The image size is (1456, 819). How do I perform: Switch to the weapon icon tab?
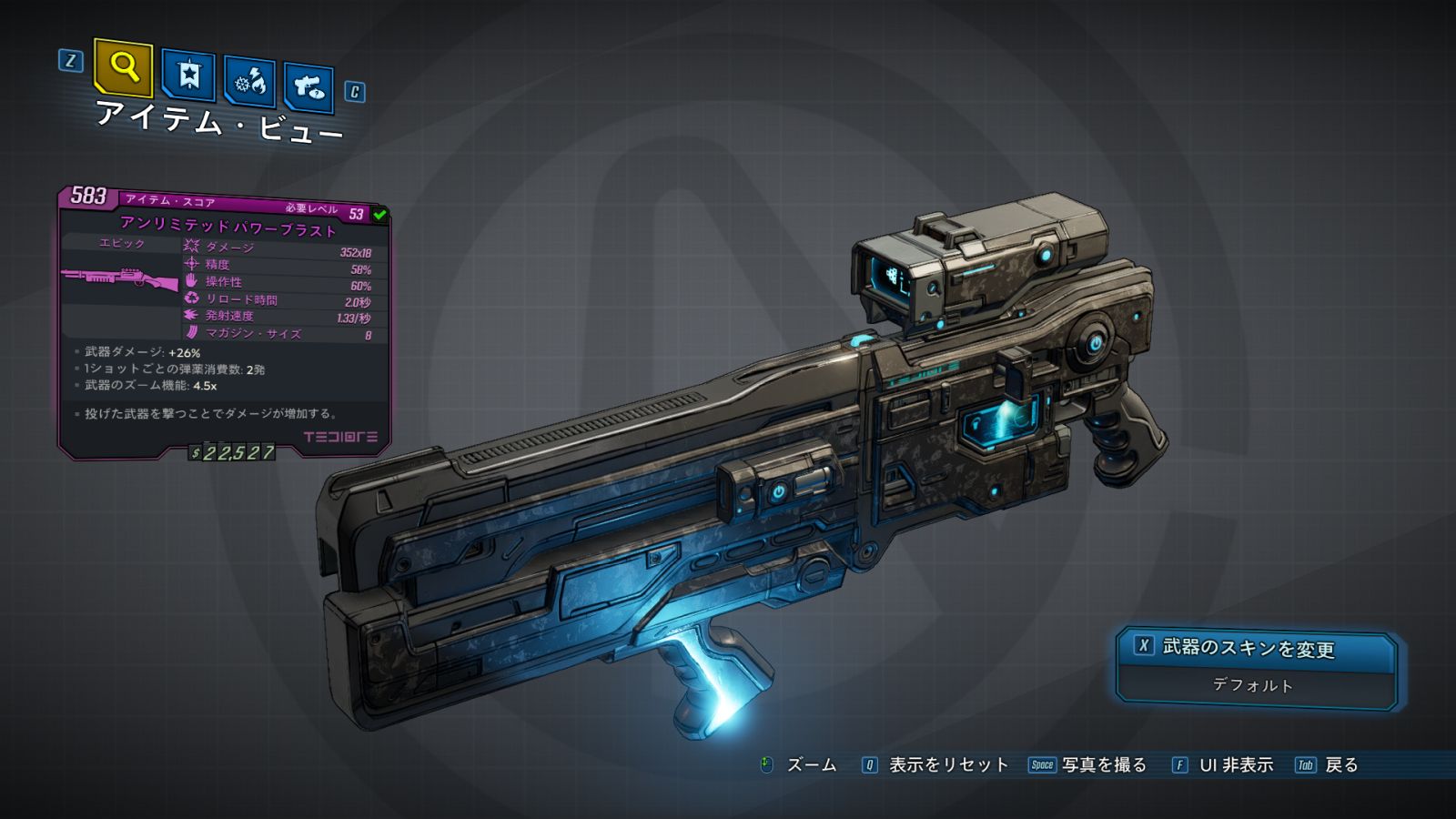point(308,88)
